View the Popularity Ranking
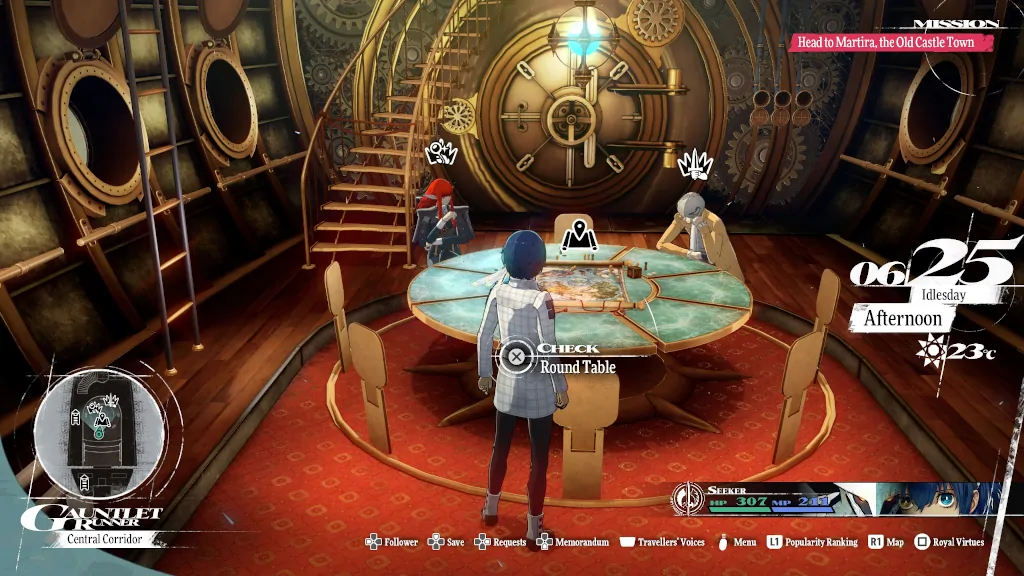The height and width of the screenshot is (576, 1024). pos(812,542)
